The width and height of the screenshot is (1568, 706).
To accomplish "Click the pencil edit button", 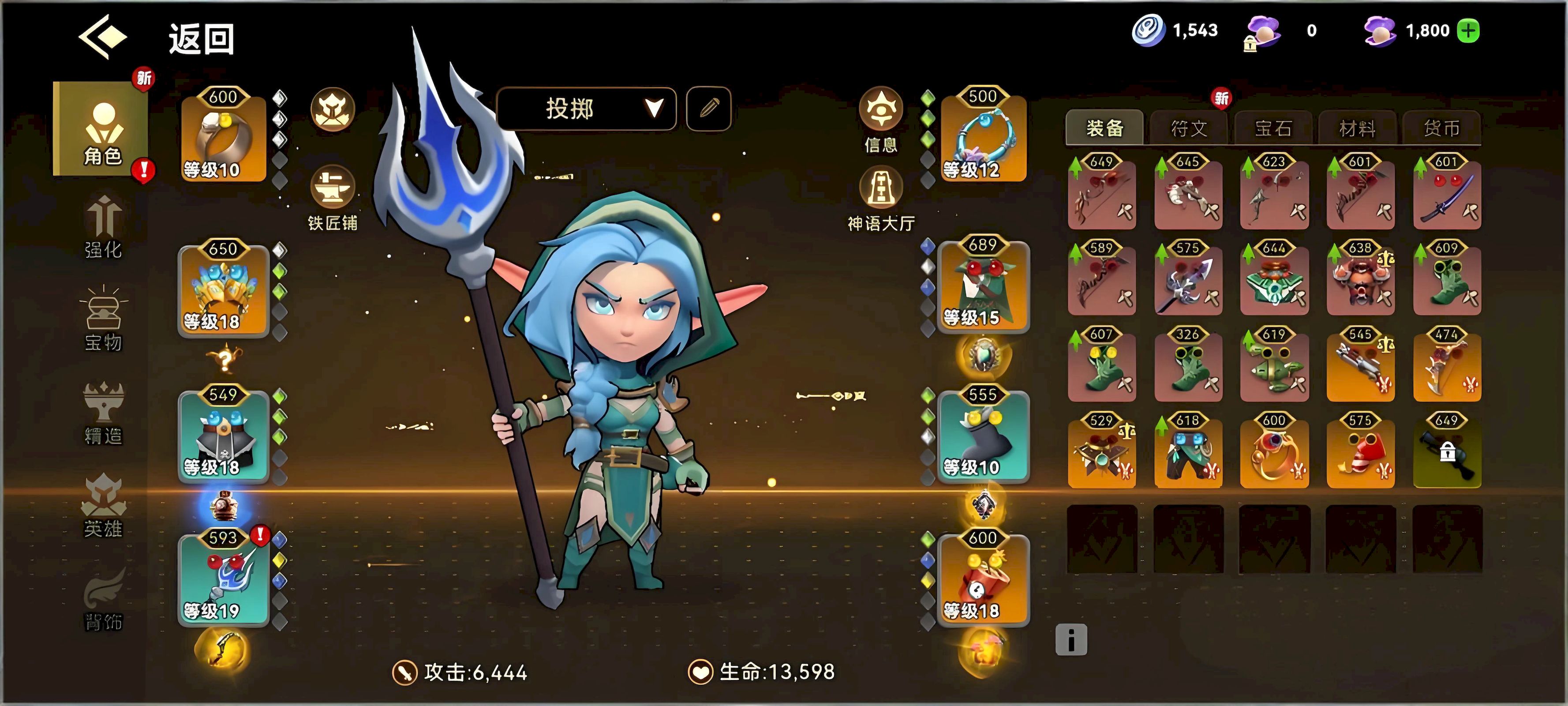I will 708,109.
